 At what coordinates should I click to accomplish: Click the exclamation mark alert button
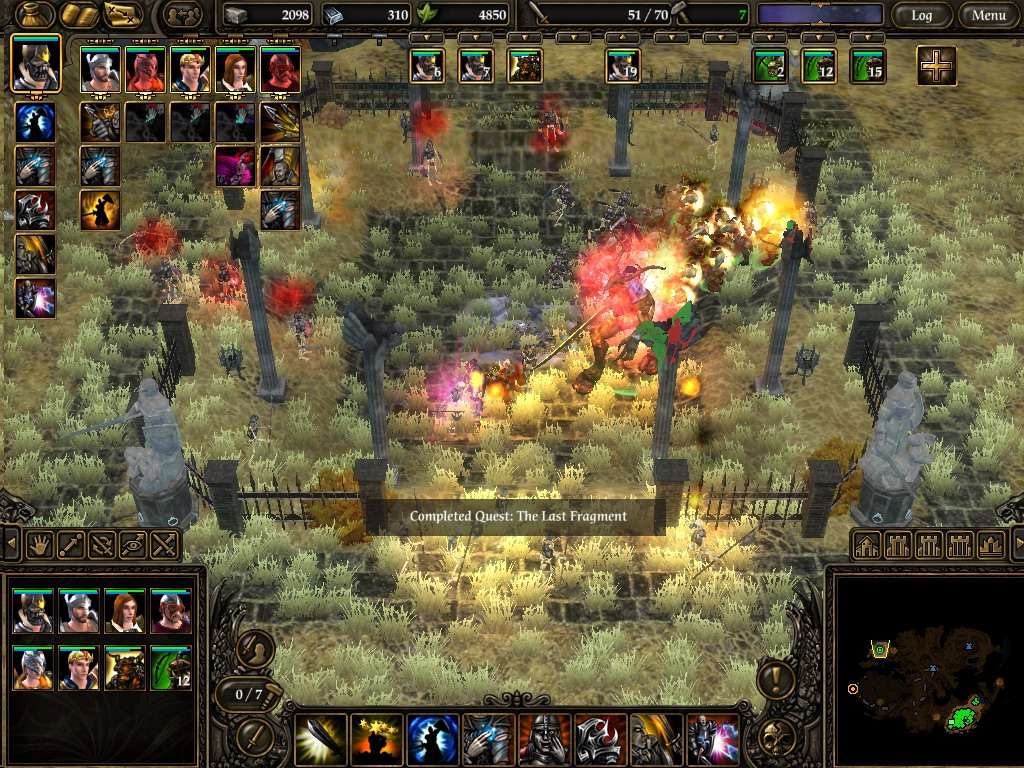click(x=776, y=680)
